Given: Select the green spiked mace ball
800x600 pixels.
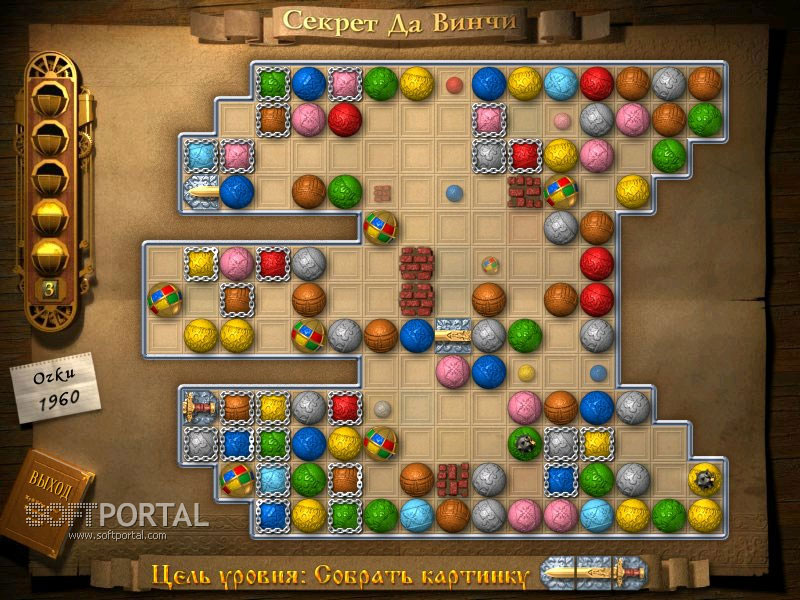Looking at the screenshot, I should pos(524,443).
